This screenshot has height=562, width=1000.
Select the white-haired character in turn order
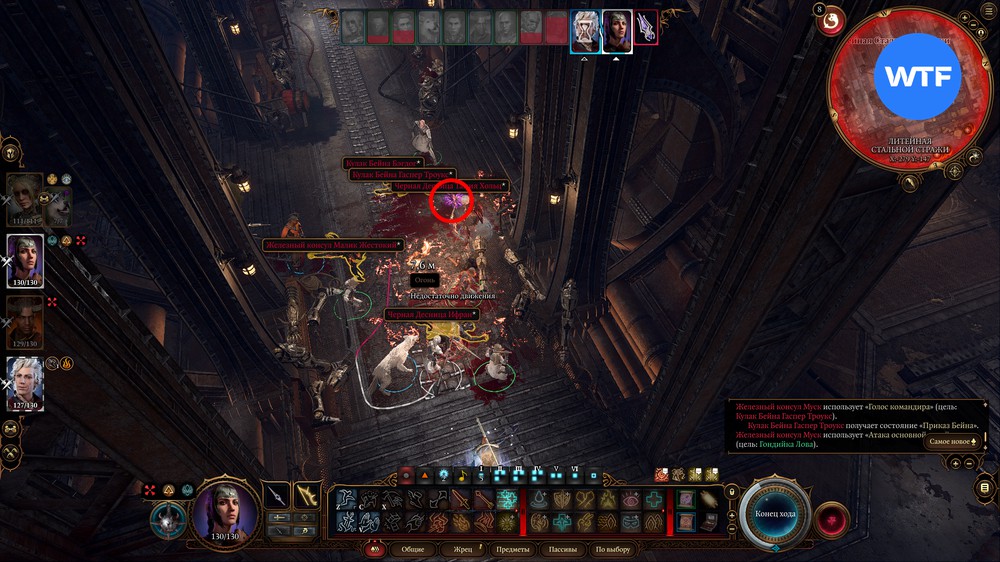pos(585,29)
